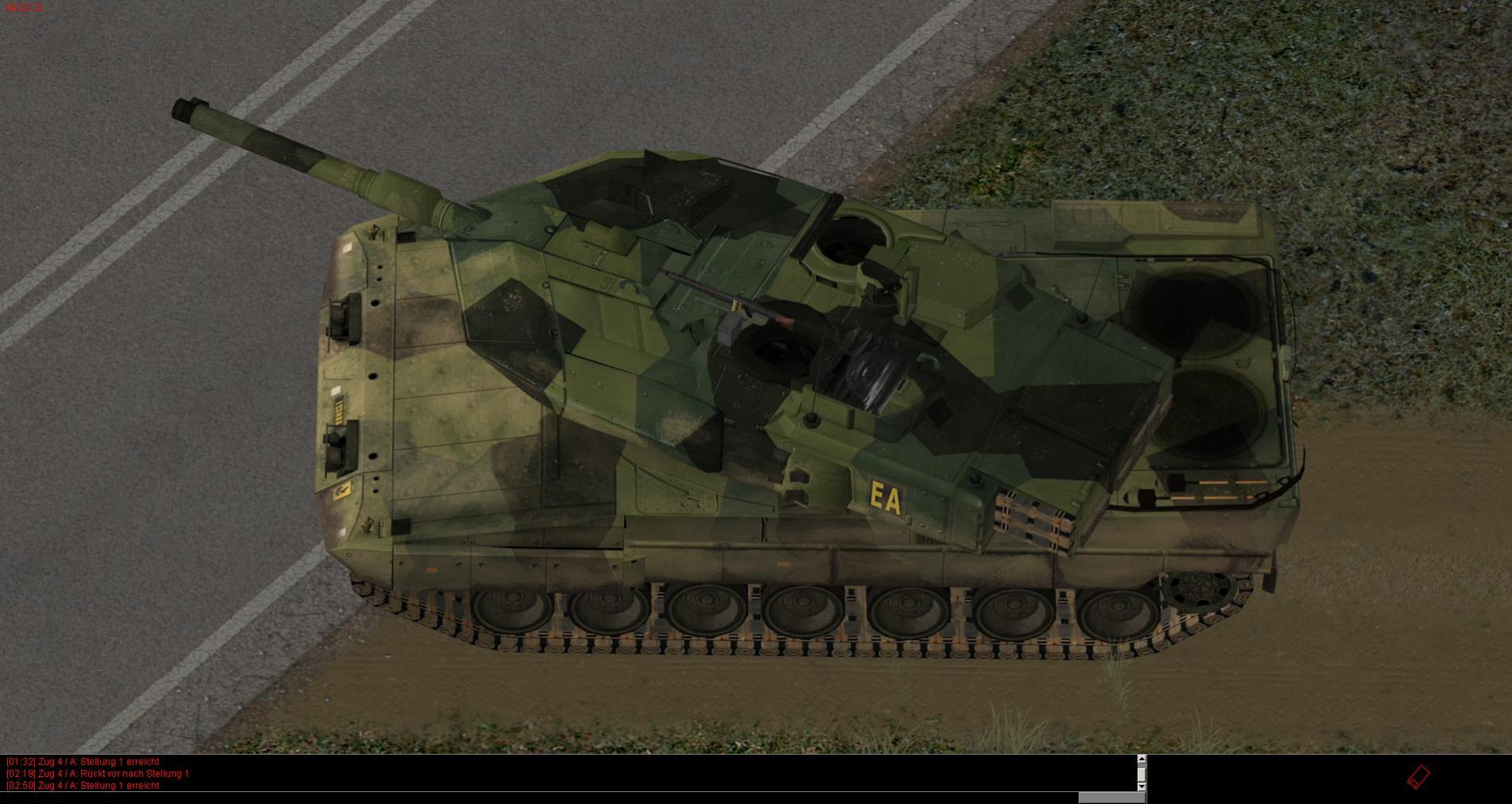The image size is (1512, 804).
Task: Select the red vehicle orientation icon
Action: [x=1419, y=777]
